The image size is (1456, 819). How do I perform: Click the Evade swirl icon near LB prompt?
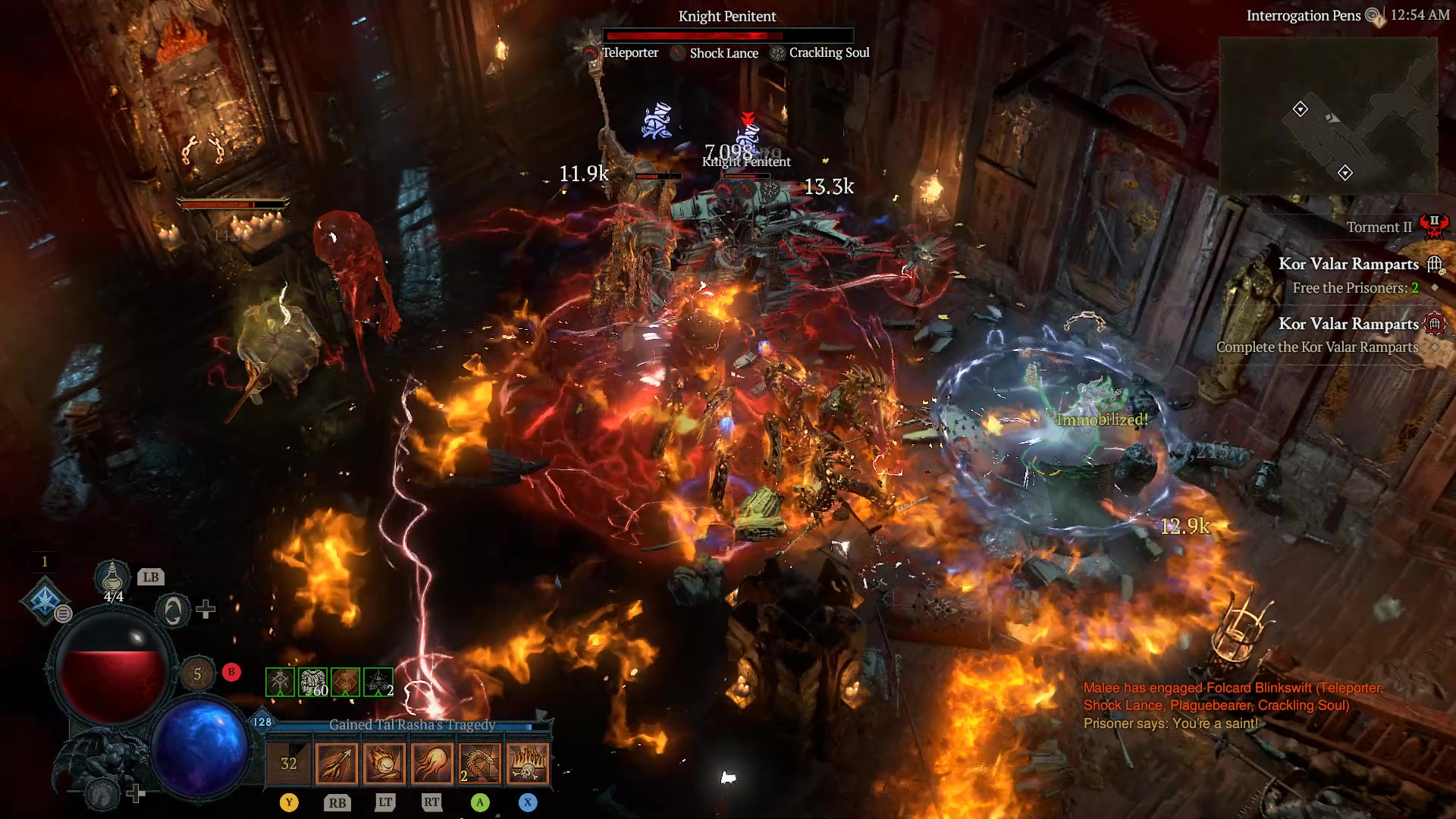[172, 610]
